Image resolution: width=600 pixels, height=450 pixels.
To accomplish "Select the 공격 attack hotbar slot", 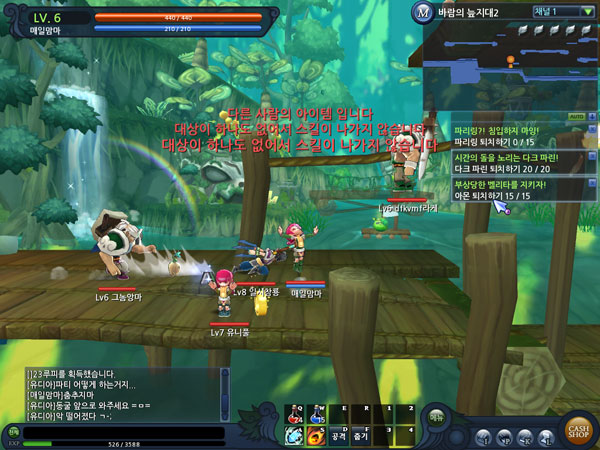I will pos(340,435).
